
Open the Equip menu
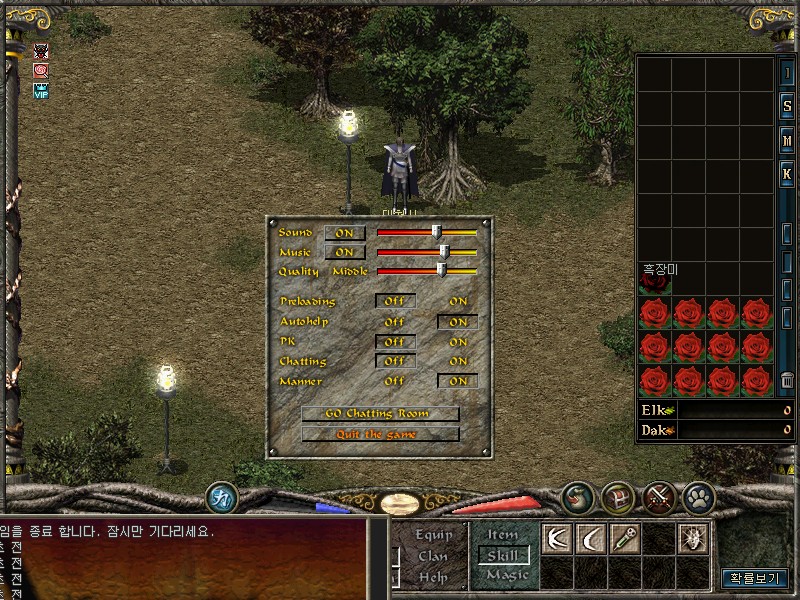click(x=434, y=535)
